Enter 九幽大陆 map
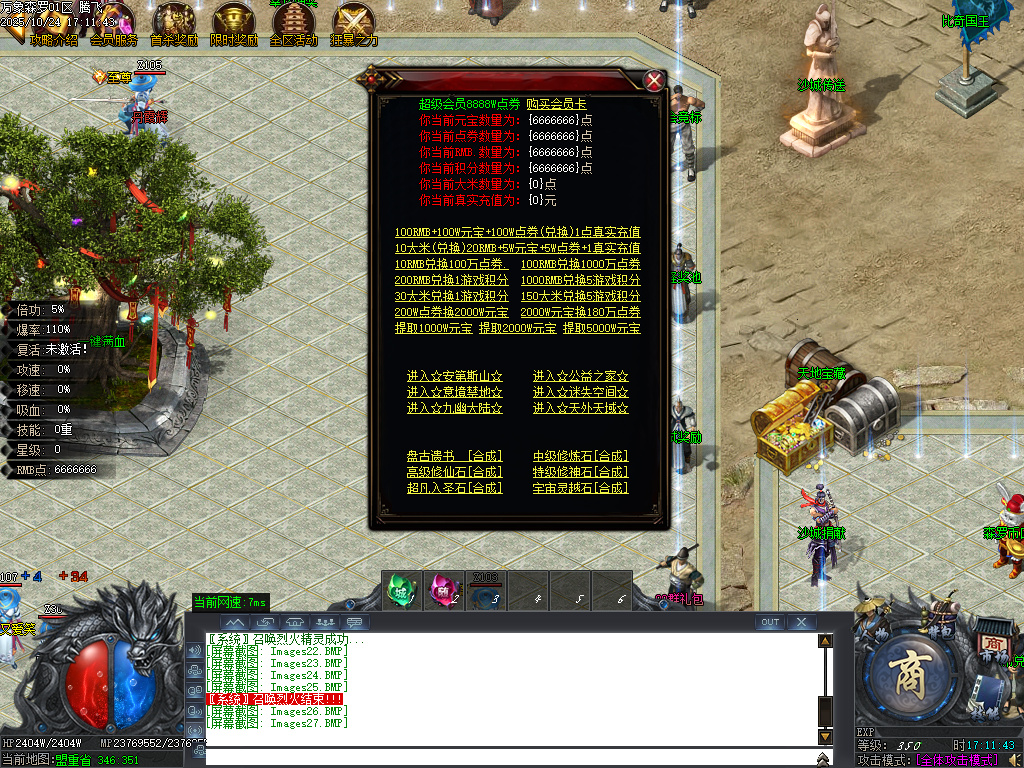Image resolution: width=1024 pixels, height=768 pixels. click(x=454, y=408)
